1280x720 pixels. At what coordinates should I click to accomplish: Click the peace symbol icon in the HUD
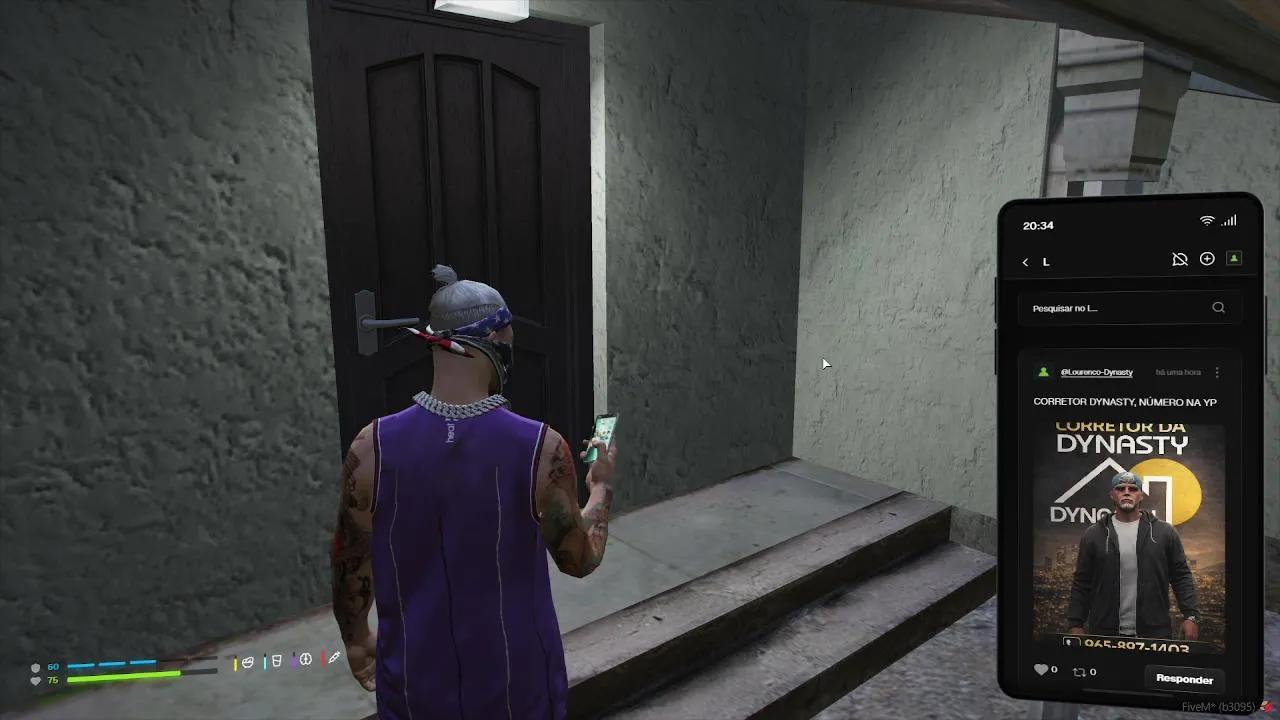pyautogui.click(x=304, y=659)
